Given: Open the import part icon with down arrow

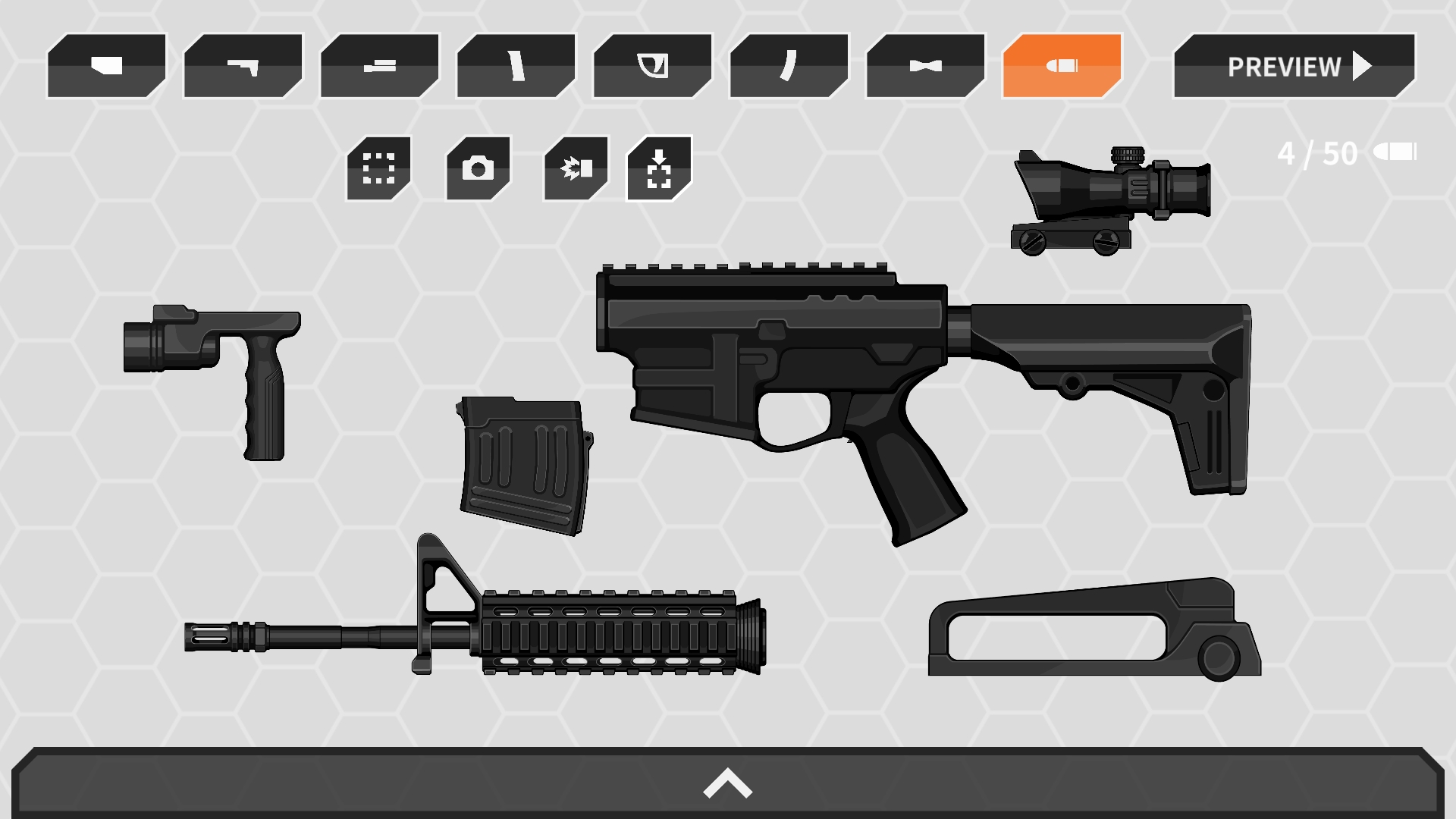Looking at the screenshot, I should [661, 167].
